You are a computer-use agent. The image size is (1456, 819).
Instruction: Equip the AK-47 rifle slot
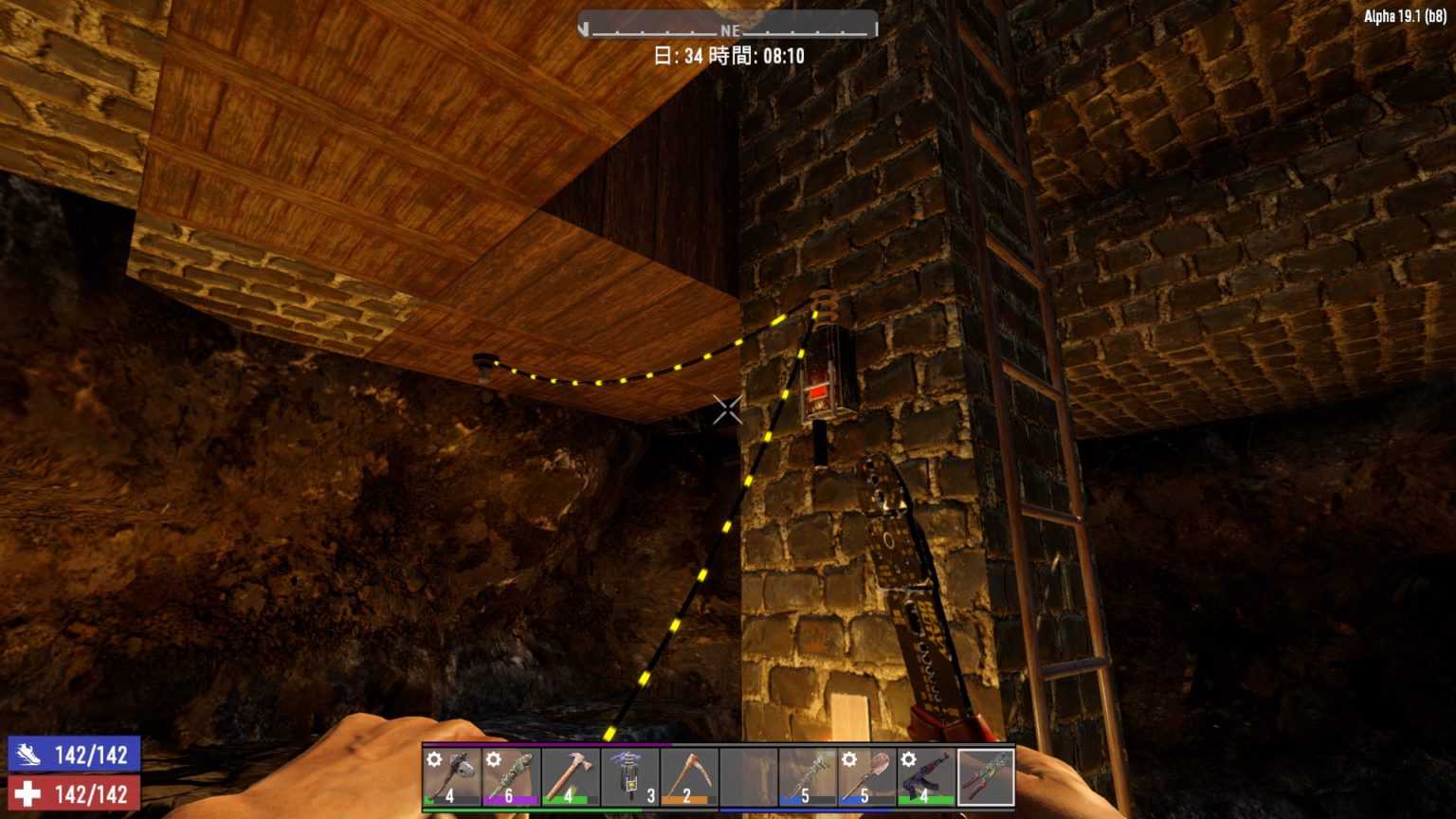925,777
